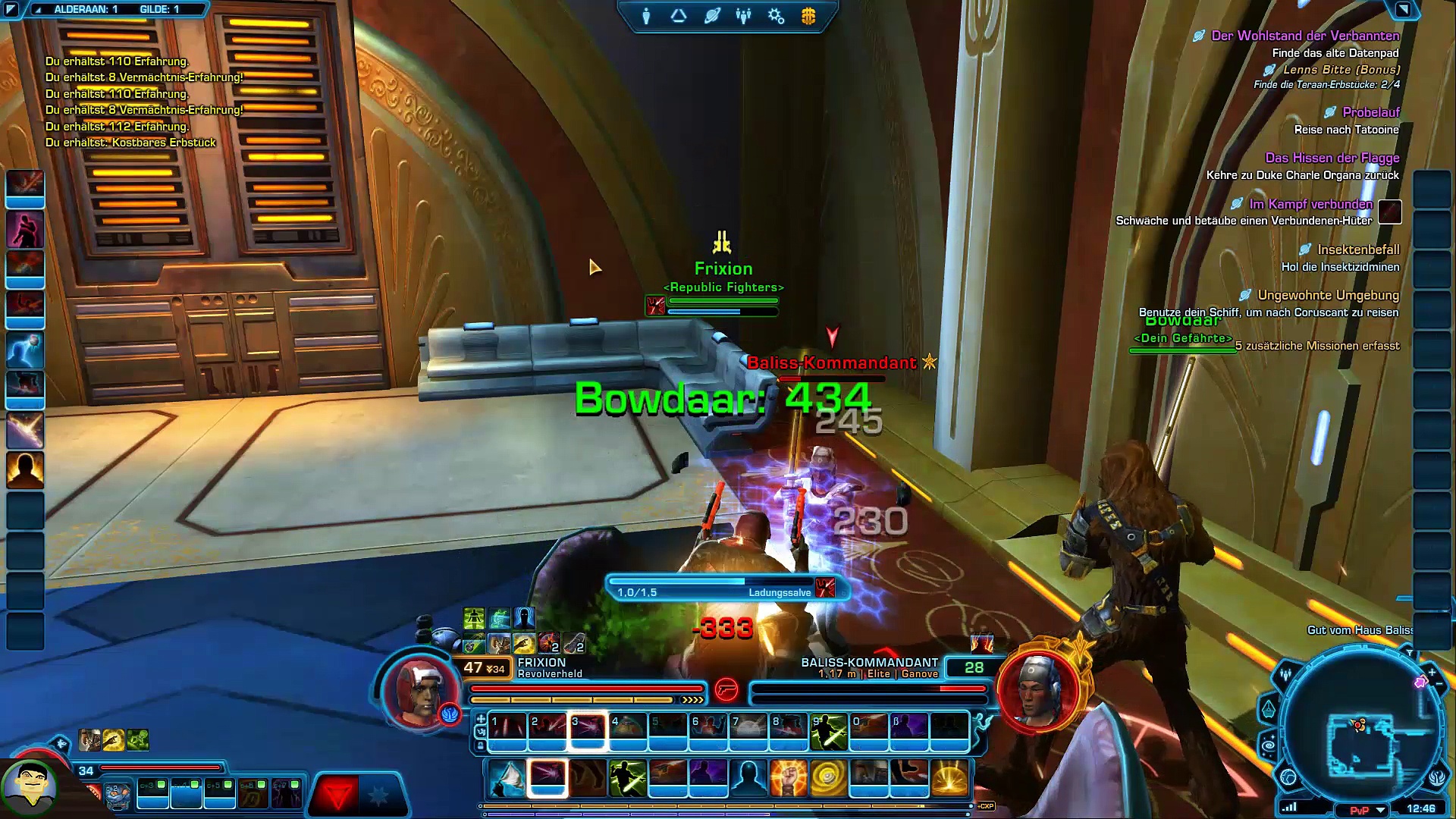
Task: Open the planet travel menu icon
Action: coord(711,16)
